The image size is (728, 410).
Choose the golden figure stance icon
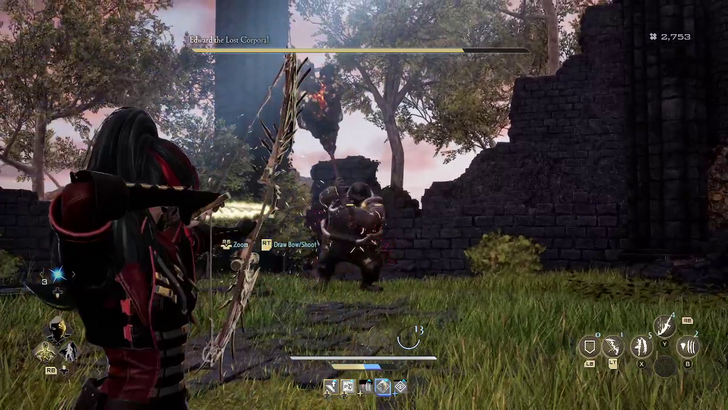point(45,351)
